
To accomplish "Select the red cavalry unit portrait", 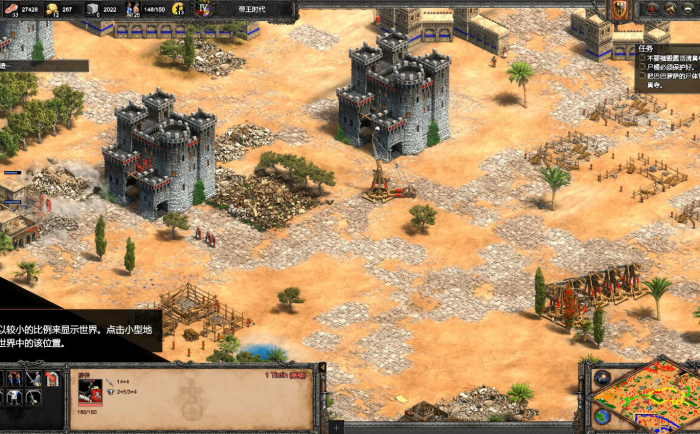I will pos(90,391).
